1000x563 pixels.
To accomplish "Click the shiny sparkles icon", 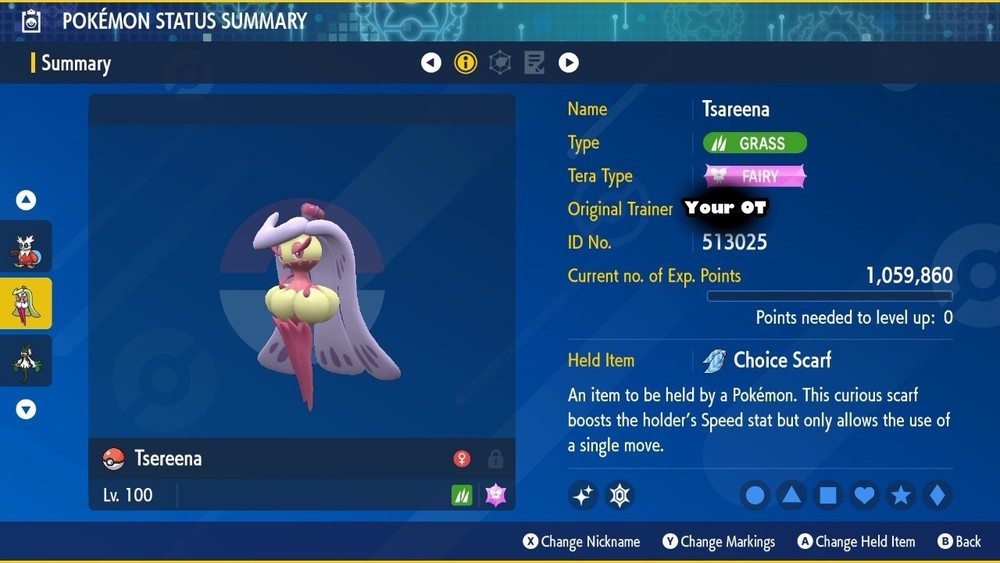I will click(x=583, y=495).
